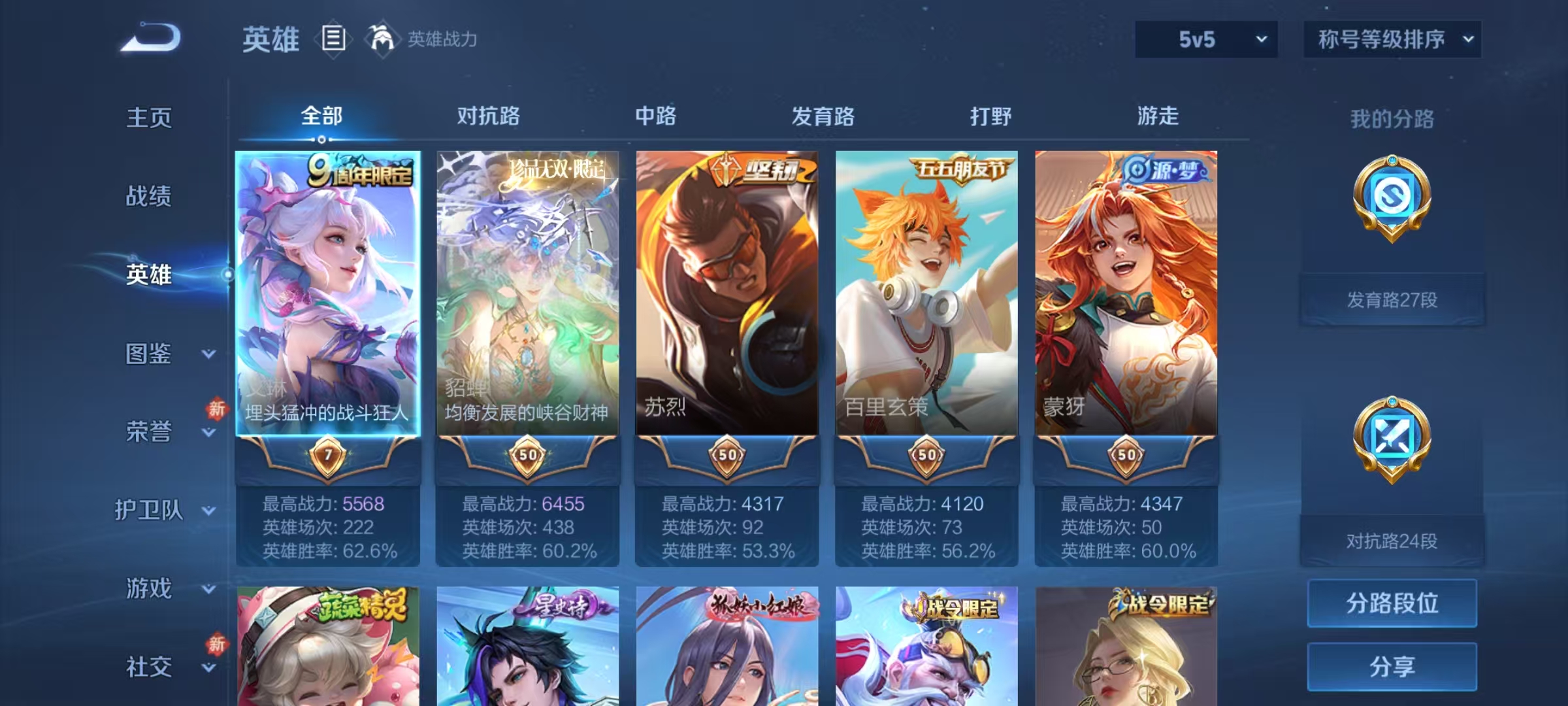Open the 5v5 mode dropdown
This screenshot has height=706, width=1568.
click(1205, 39)
